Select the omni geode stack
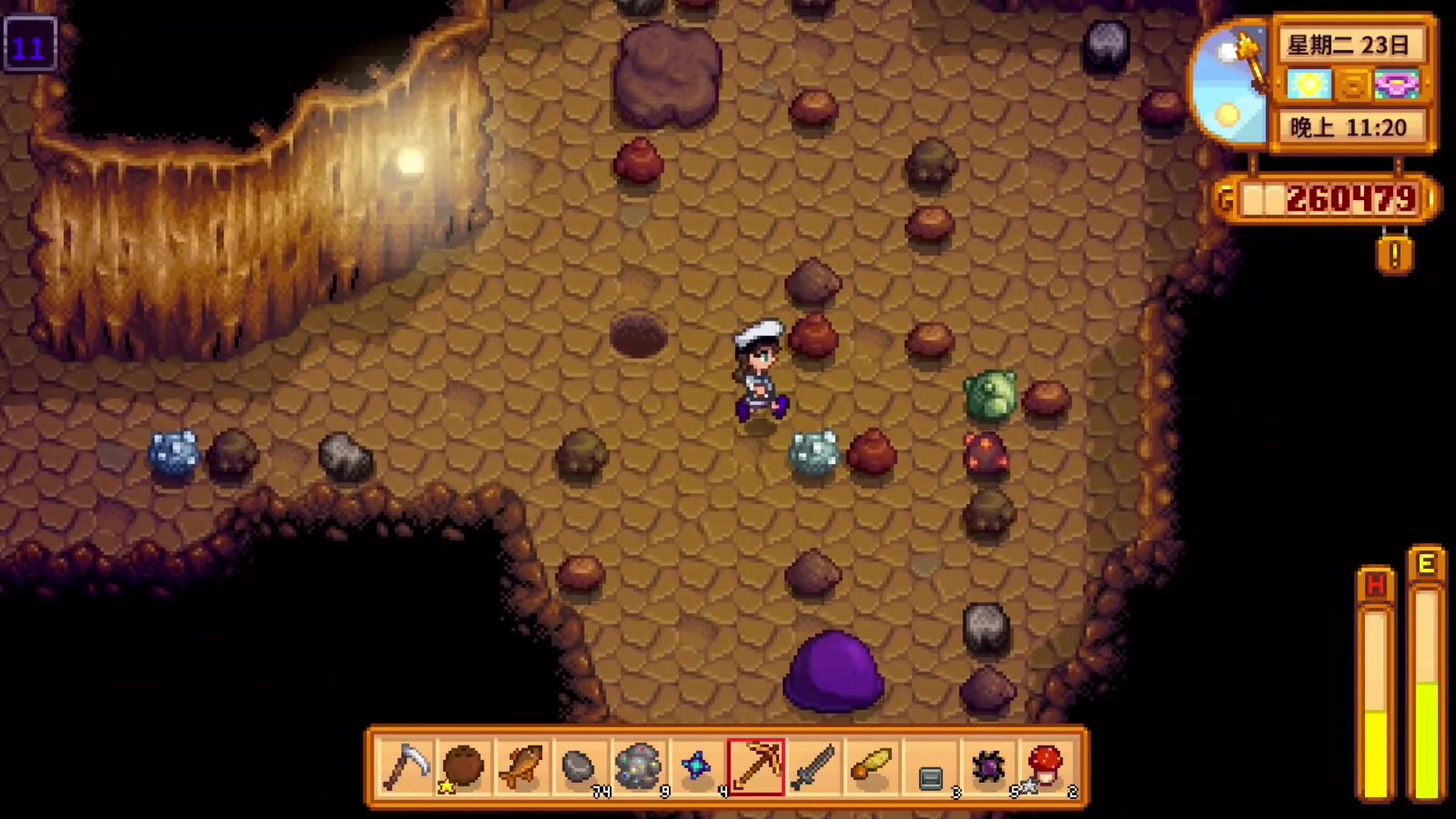Screen dimensions: 1456x819 click(x=639, y=767)
